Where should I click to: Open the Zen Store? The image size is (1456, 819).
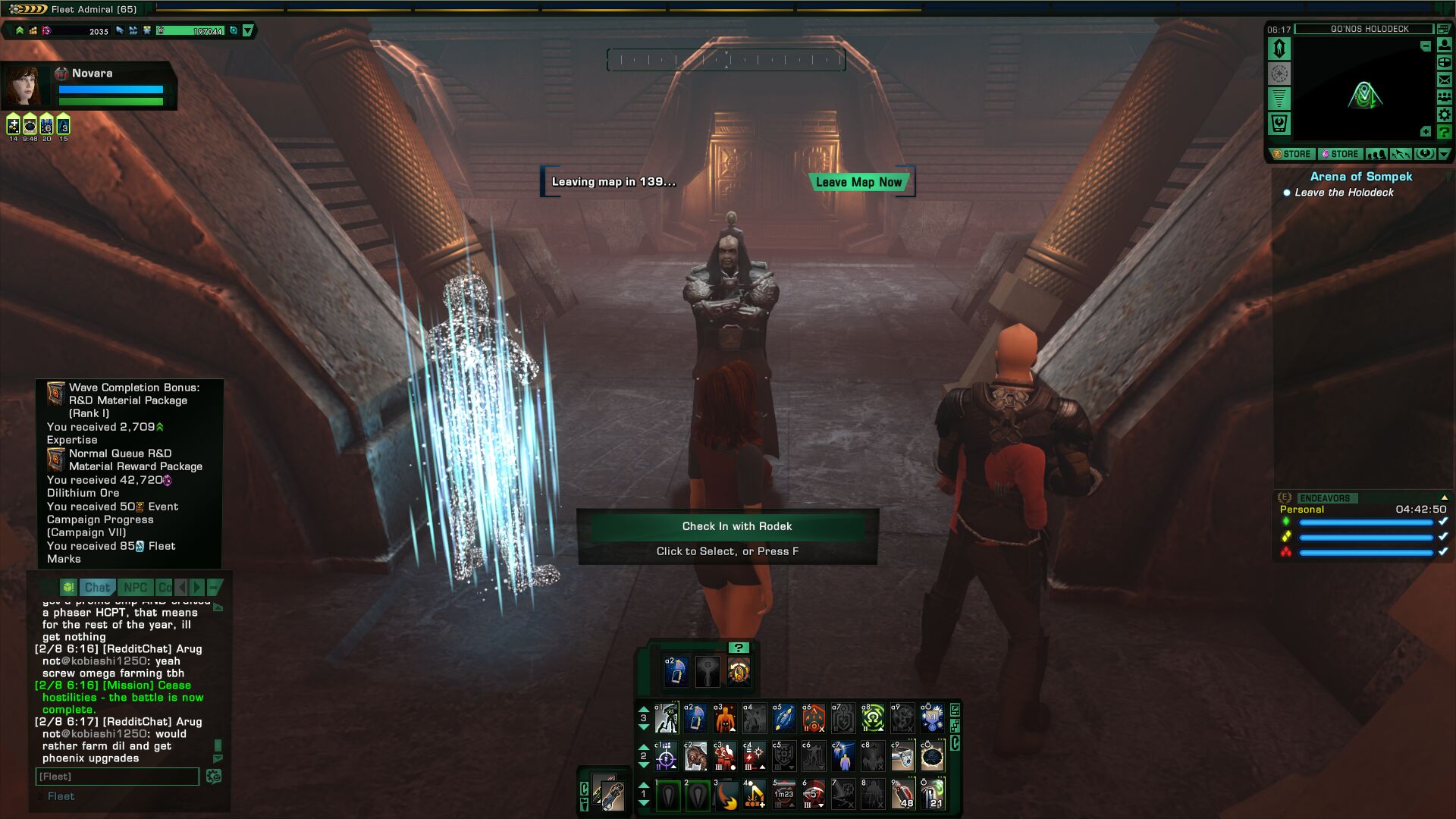[x=1292, y=154]
